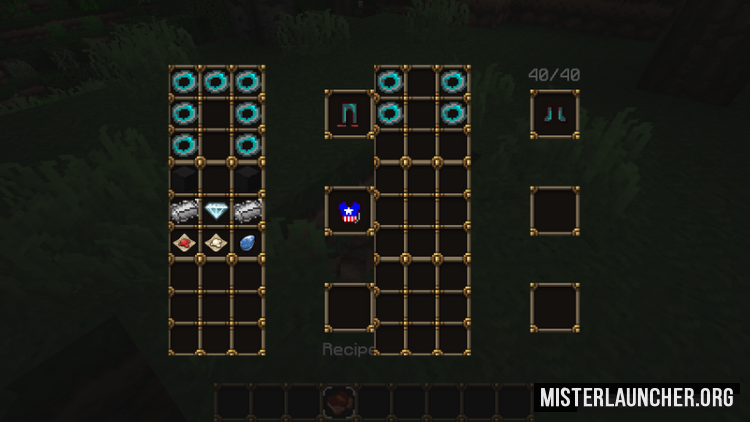Take the boots from the output slot
Viewport: 750px width, 422px height.
[x=555, y=114]
